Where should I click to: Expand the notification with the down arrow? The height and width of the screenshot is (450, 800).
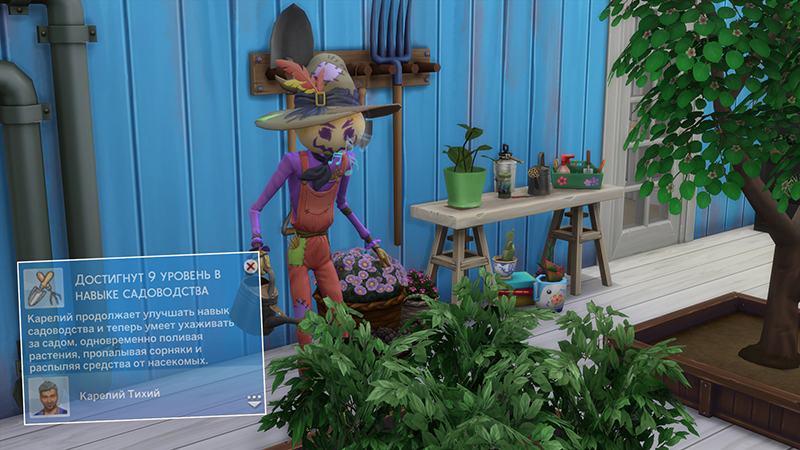click(253, 400)
